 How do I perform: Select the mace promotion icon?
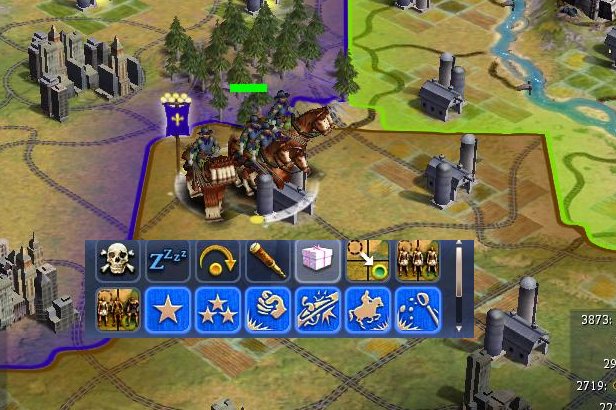[x=415, y=309]
